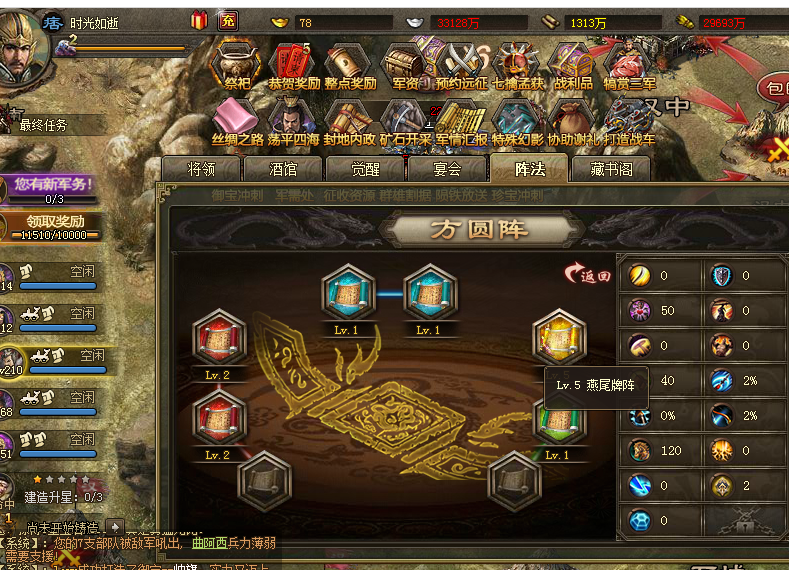Open the 藏书阁 tab
789x570 pixels.
611,170
